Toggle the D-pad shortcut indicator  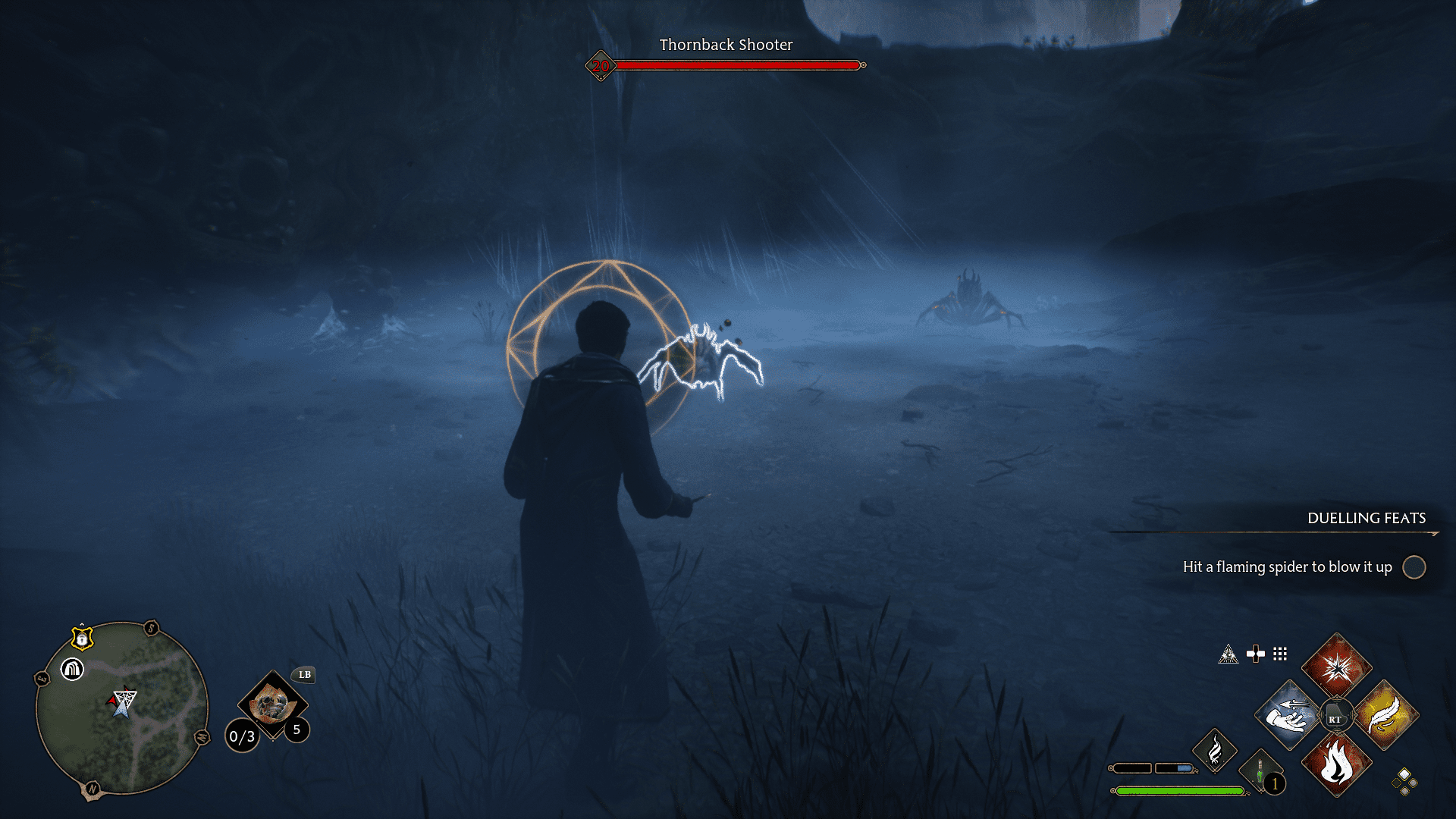(1256, 654)
